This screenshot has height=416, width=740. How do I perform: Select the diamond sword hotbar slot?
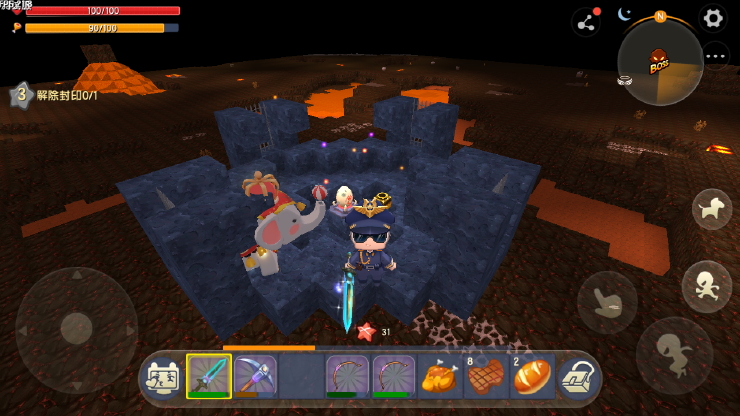209,377
